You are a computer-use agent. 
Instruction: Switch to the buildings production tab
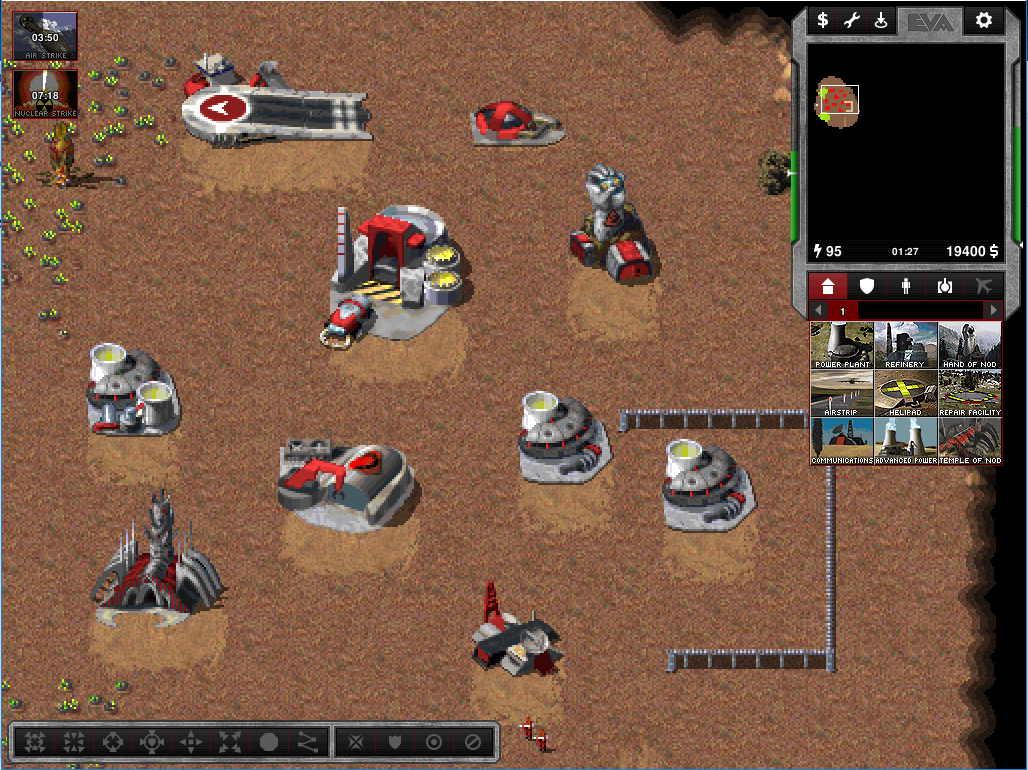pyautogui.click(x=828, y=286)
